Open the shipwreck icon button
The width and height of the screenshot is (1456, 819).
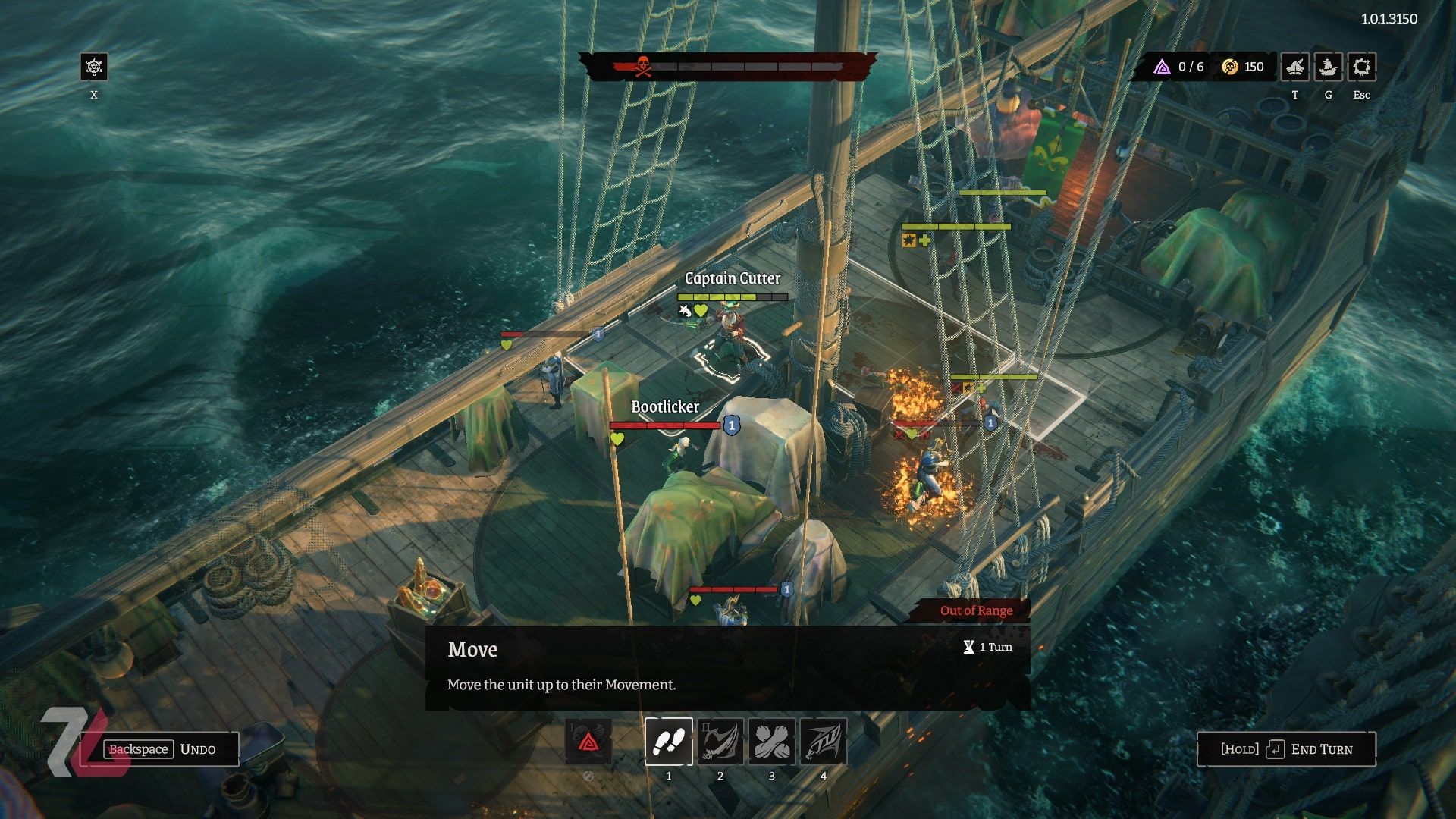pos(1294,67)
